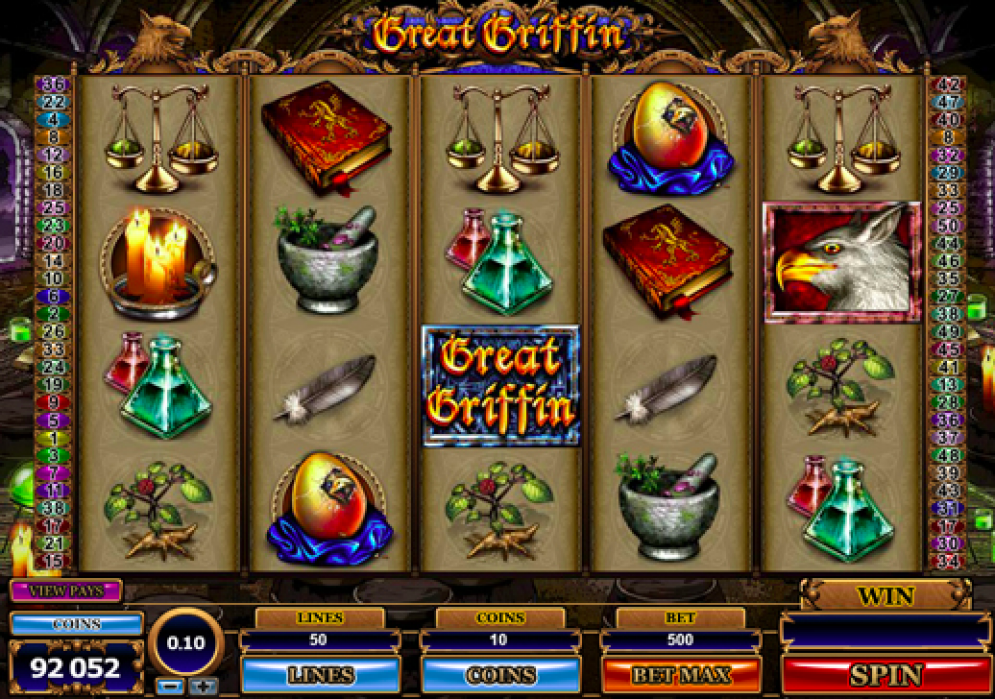Select the payline 15 marker
Screen dimensions: 995x699
53,561
